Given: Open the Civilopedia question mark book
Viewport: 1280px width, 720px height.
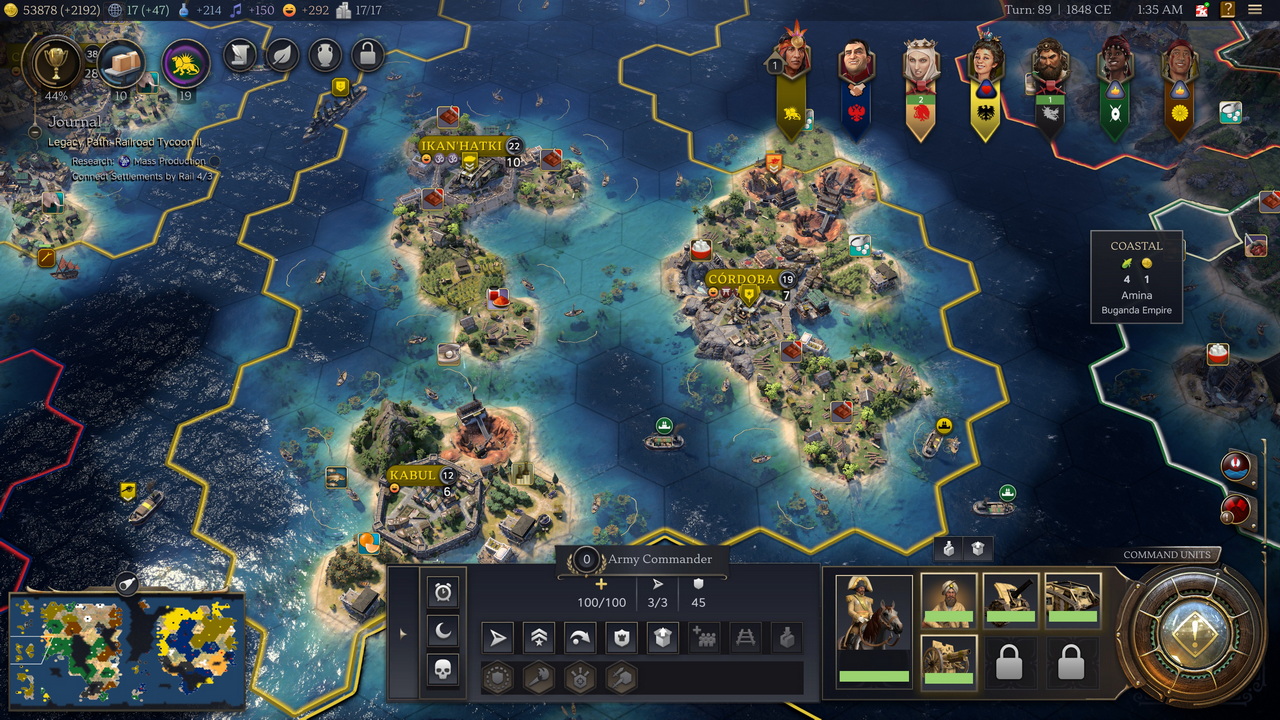Looking at the screenshot, I should (x=1227, y=10).
